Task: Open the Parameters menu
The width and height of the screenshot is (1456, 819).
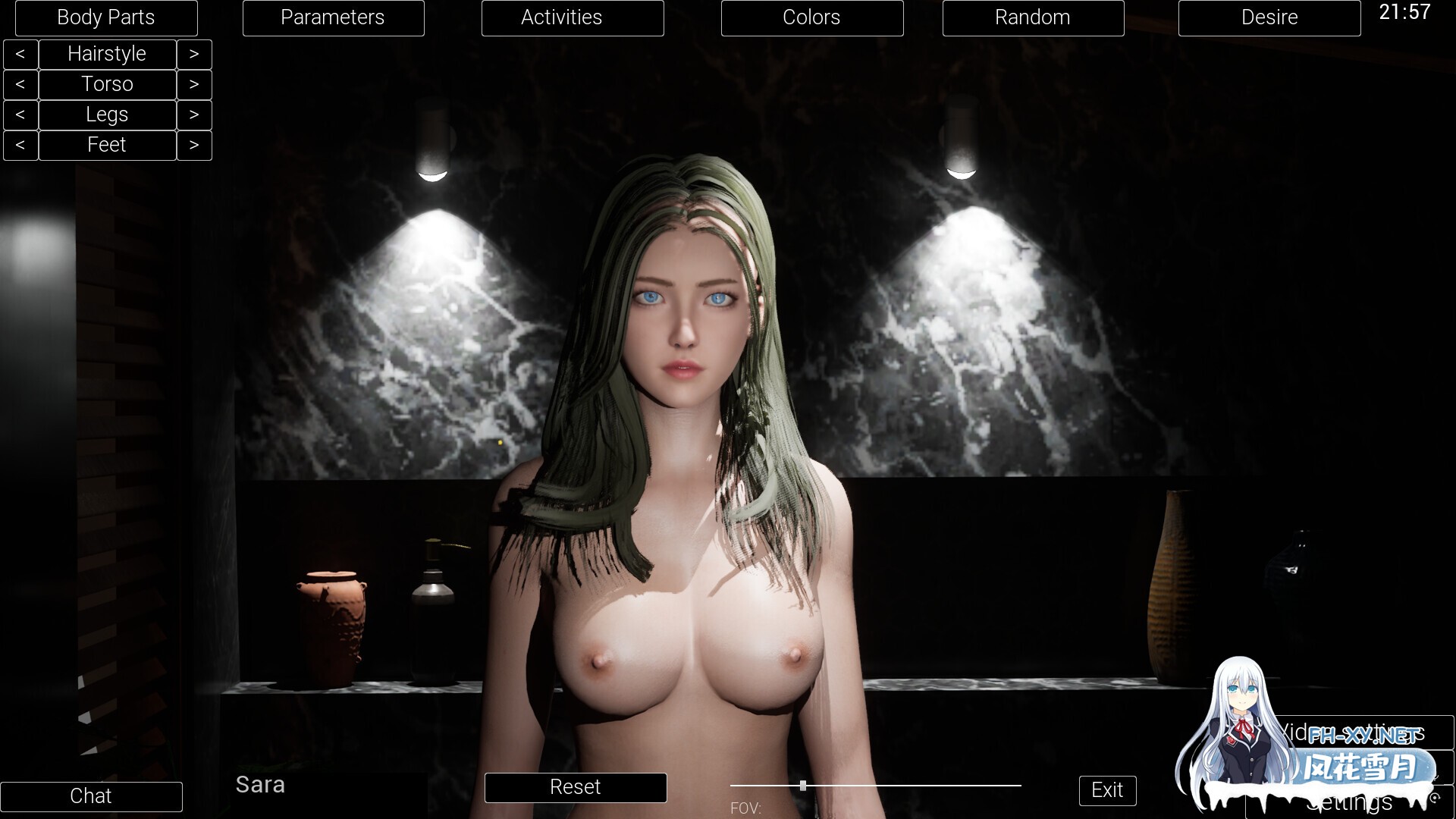Action: pos(333,17)
